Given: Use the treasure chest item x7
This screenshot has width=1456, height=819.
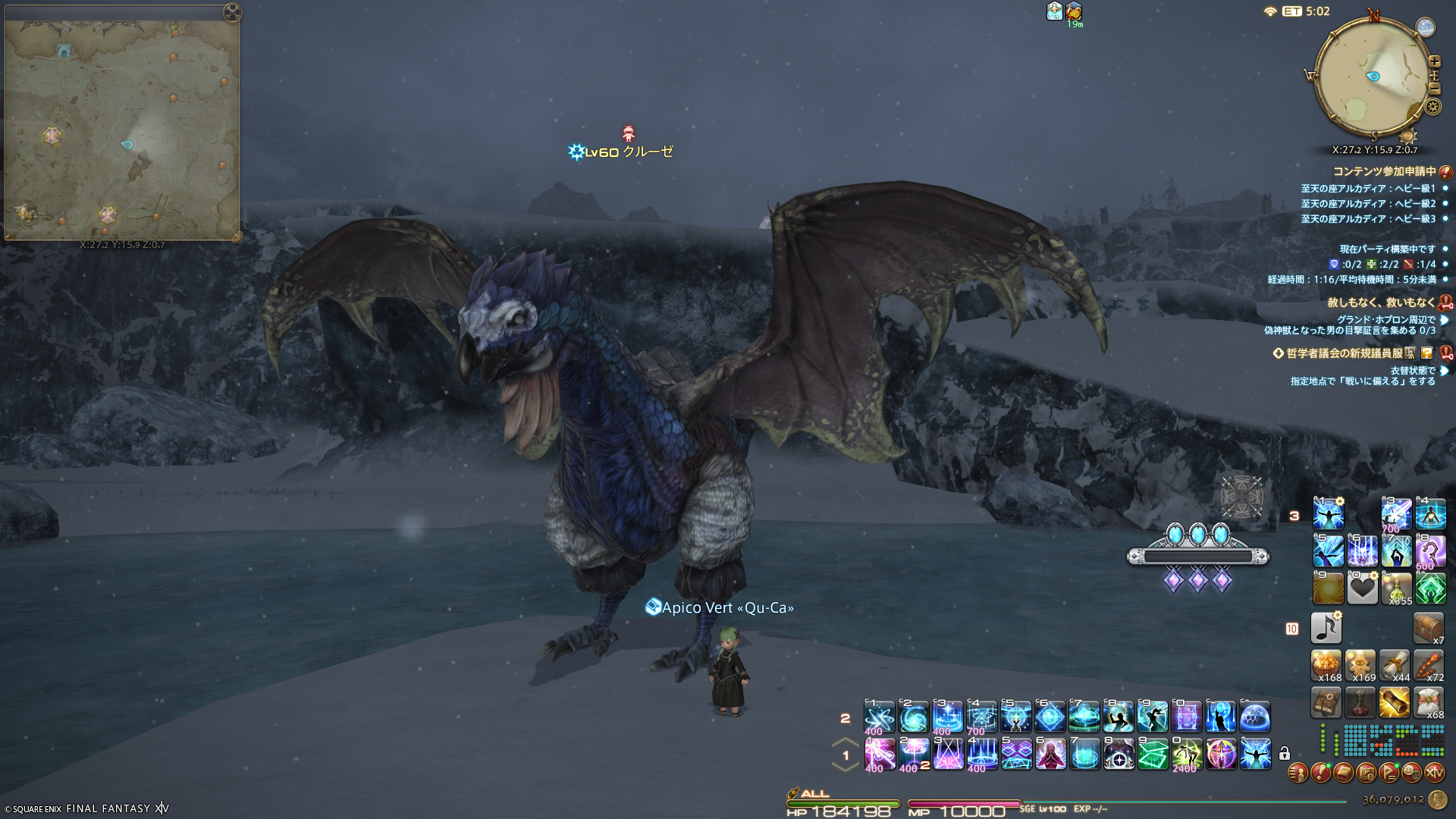Looking at the screenshot, I should (1429, 628).
